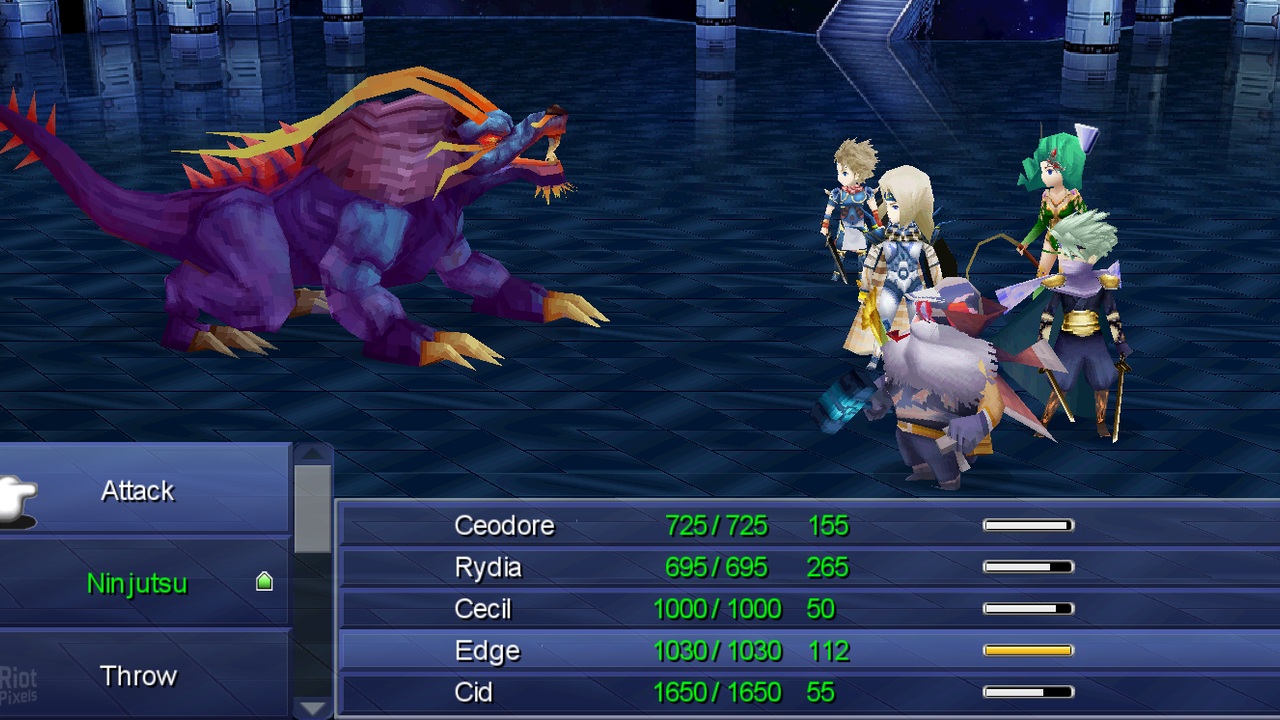Click the scroll-up arrow on the command menu
1280x720 pixels.
click(313, 455)
